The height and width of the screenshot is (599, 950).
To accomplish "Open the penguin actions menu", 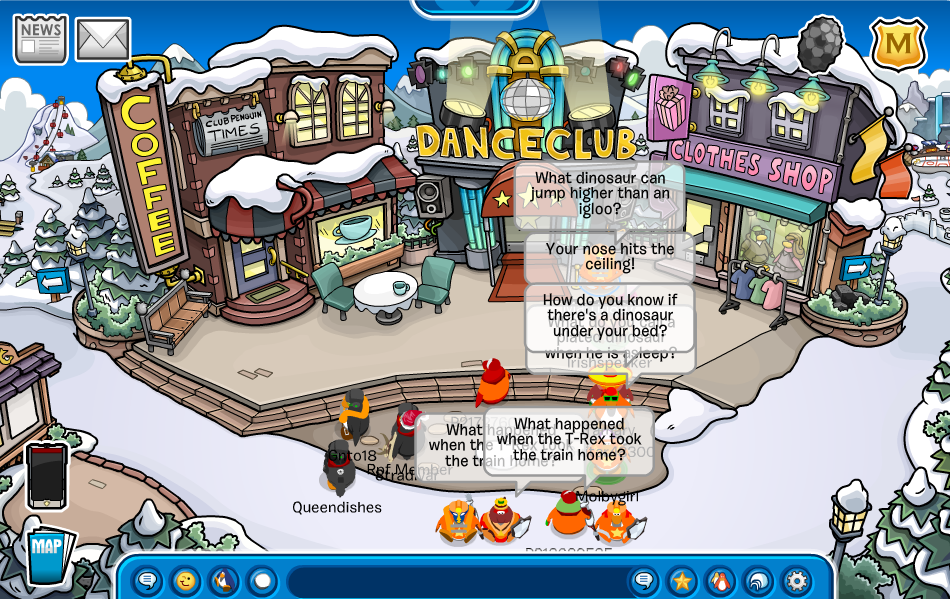I will tap(224, 580).
